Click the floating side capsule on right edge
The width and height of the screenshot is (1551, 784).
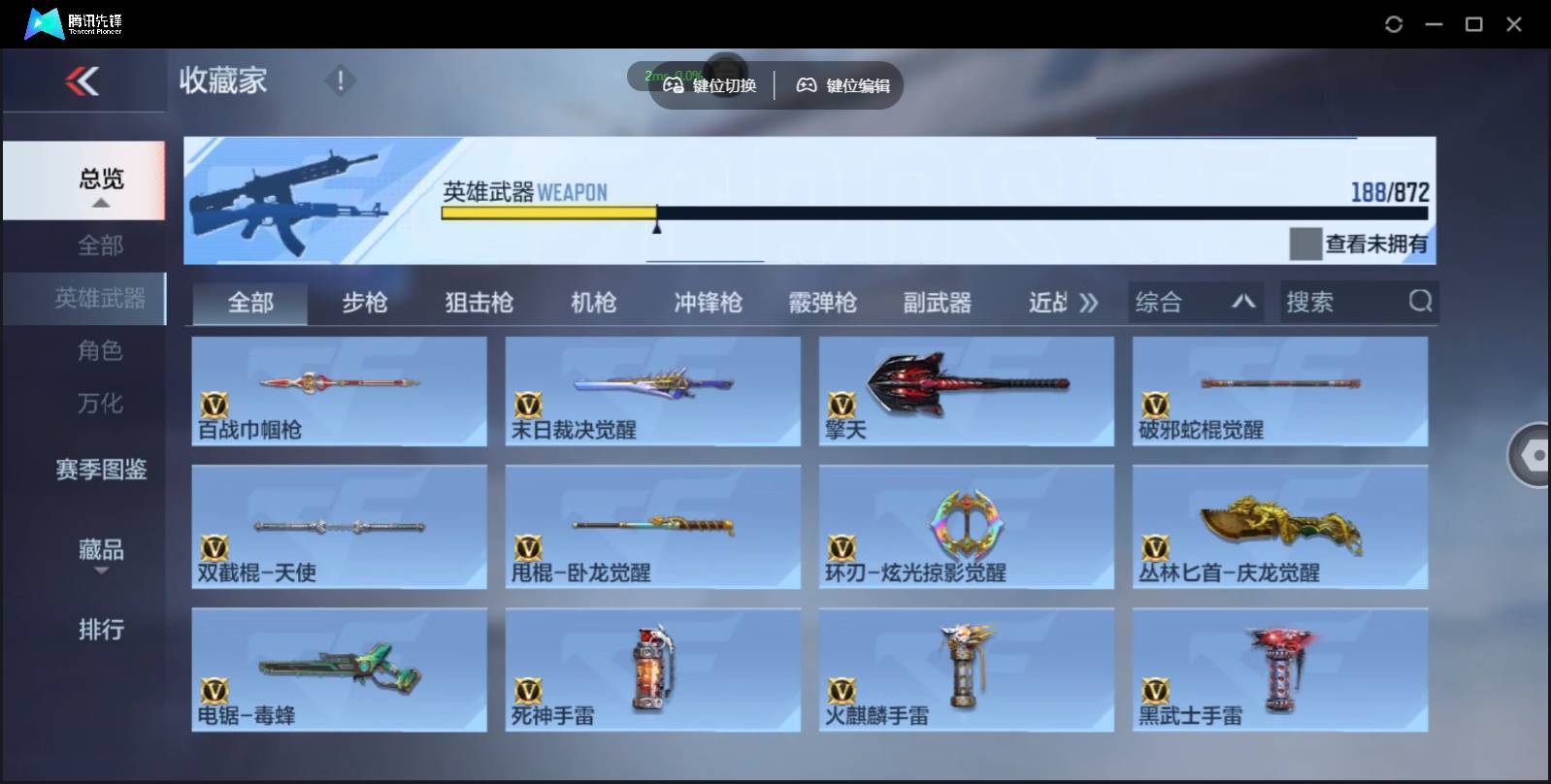(x=1534, y=453)
